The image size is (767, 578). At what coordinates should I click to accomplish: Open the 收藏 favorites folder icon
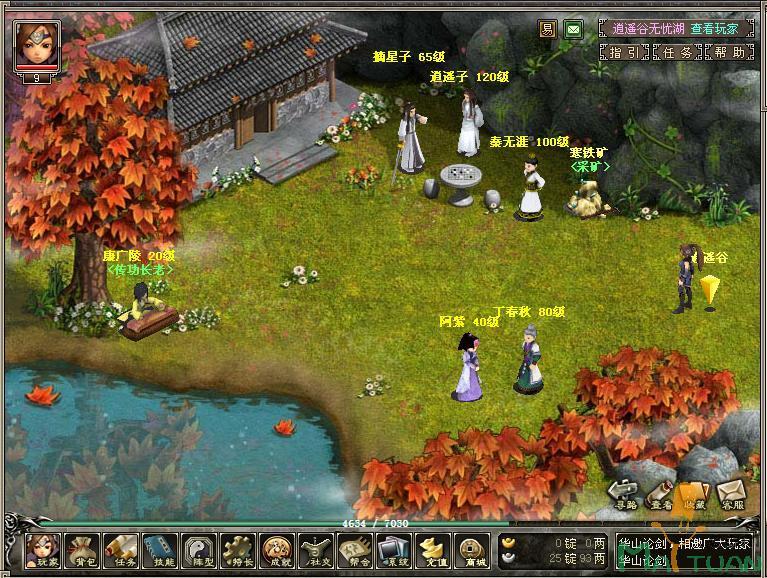[695, 494]
